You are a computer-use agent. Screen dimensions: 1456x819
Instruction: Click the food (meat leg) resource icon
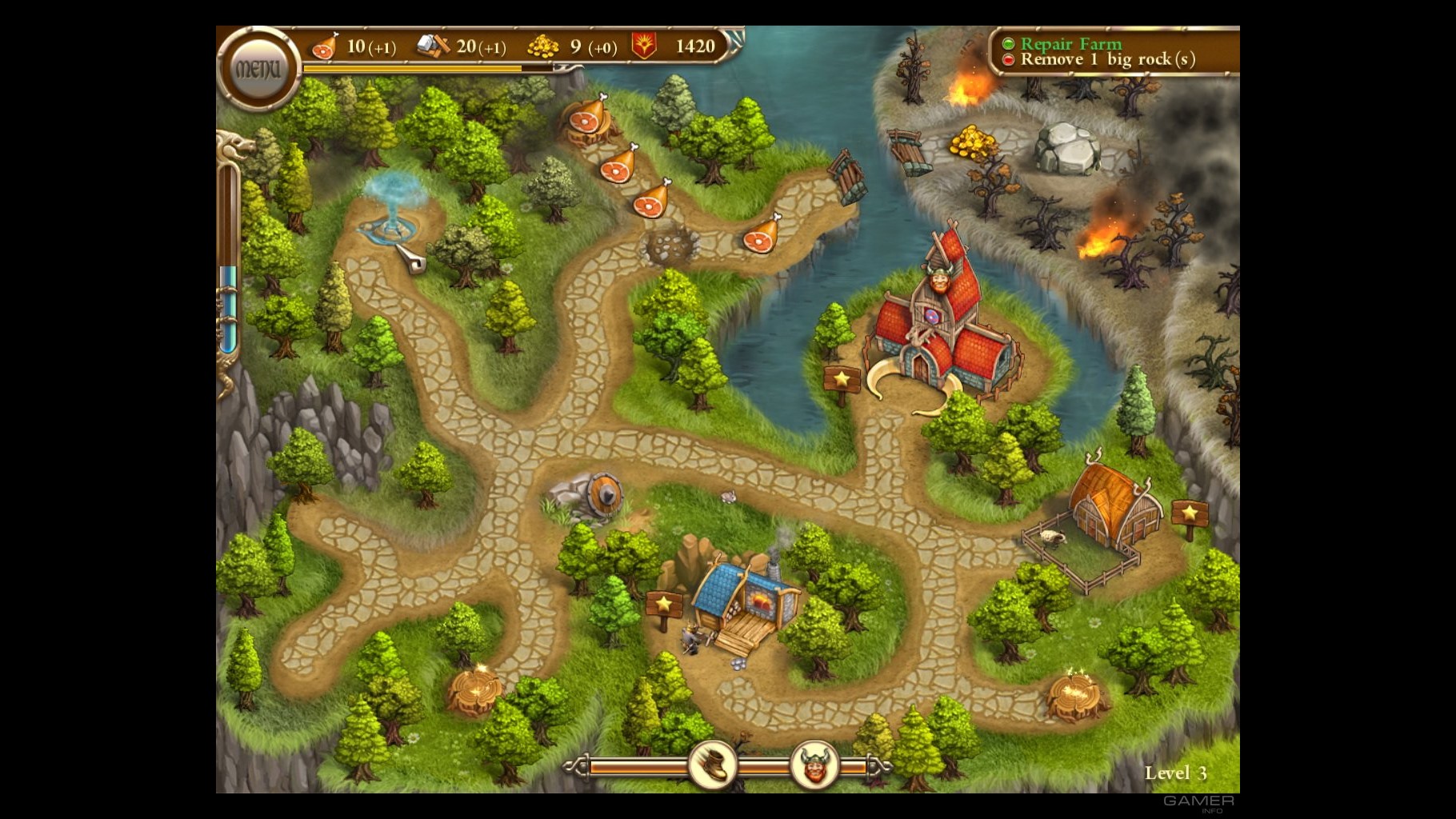(324, 46)
